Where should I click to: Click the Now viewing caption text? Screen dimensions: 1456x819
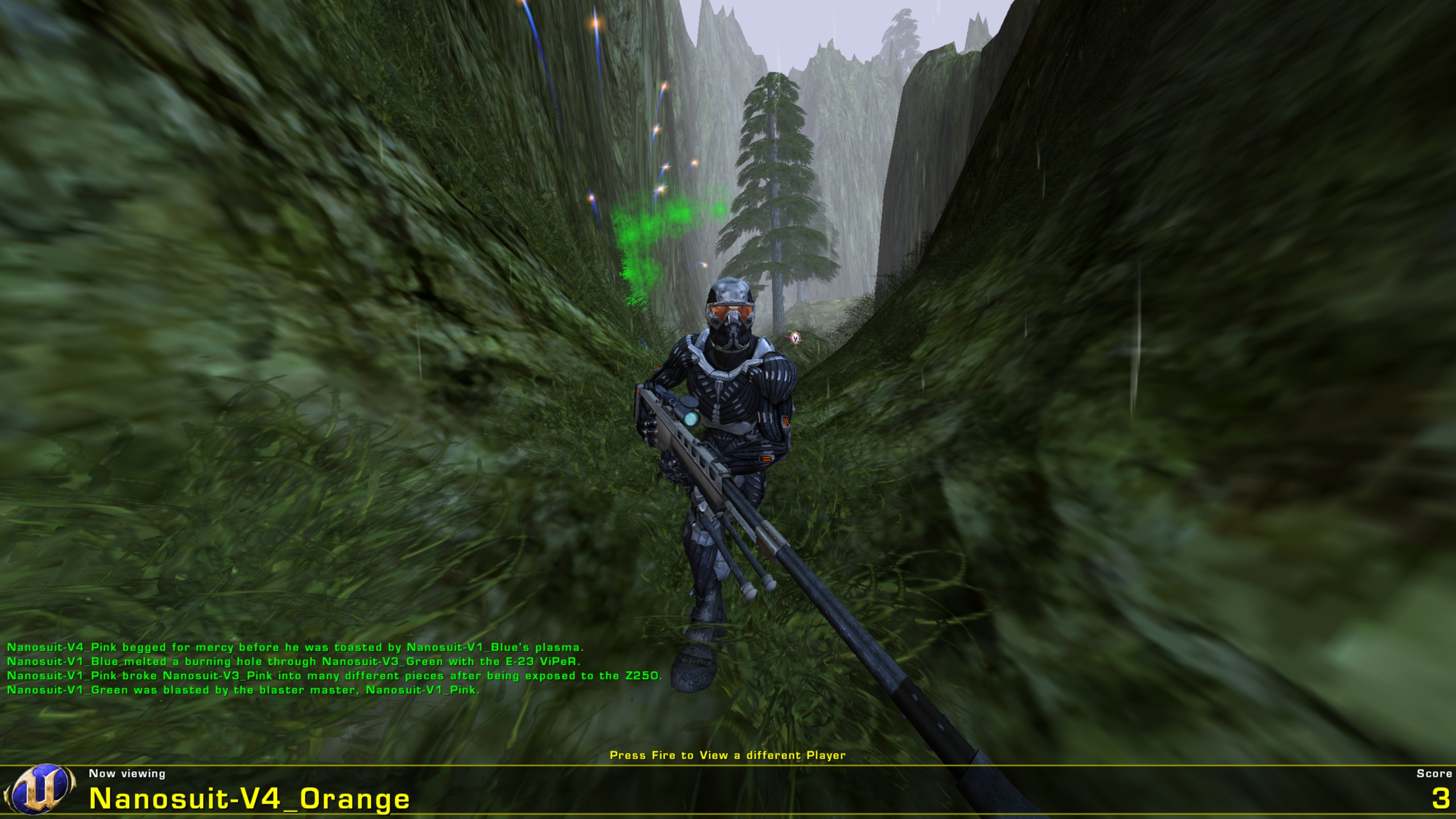click(x=126, y=773)
